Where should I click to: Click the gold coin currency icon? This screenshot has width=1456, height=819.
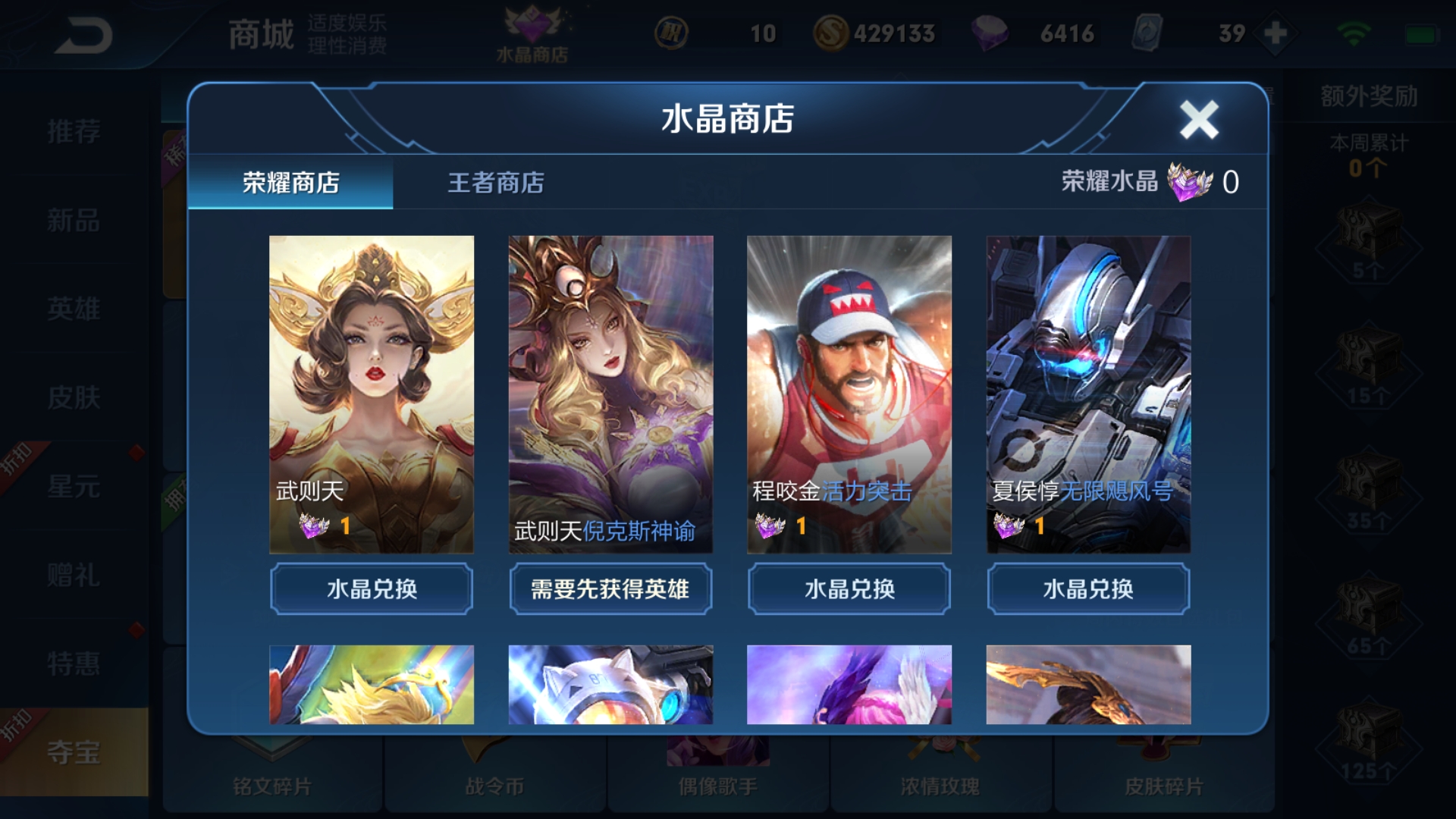coord(832,33)
